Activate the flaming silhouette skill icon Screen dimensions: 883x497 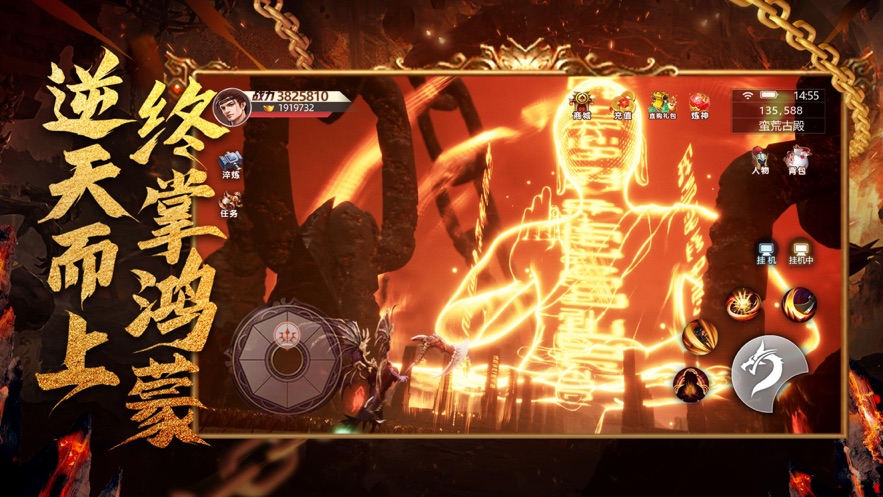[691, 384]
